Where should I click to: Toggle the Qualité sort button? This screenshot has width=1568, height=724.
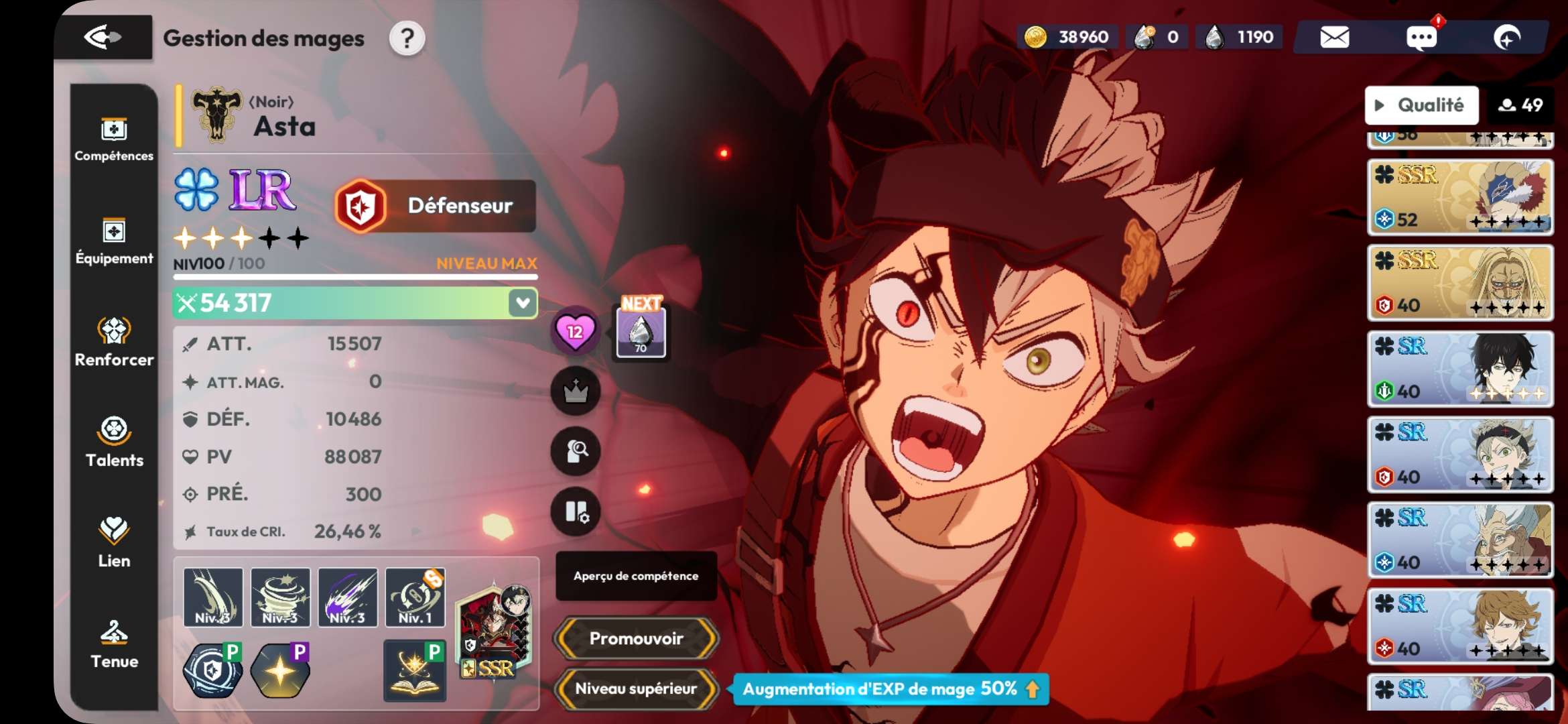pos(1421,105)
